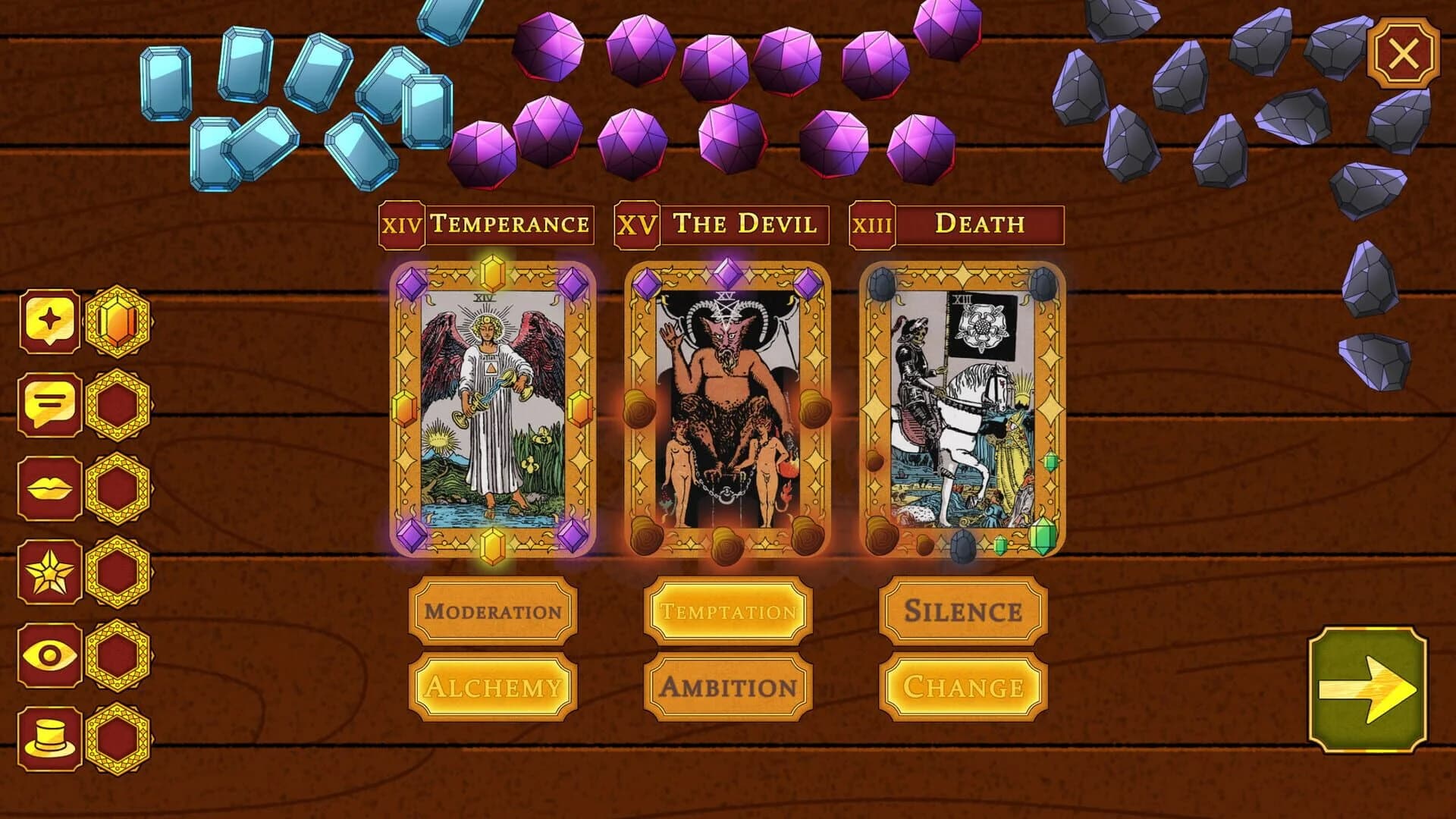
Task: Toggle the Silence keyword
Action: click(960, 611)
